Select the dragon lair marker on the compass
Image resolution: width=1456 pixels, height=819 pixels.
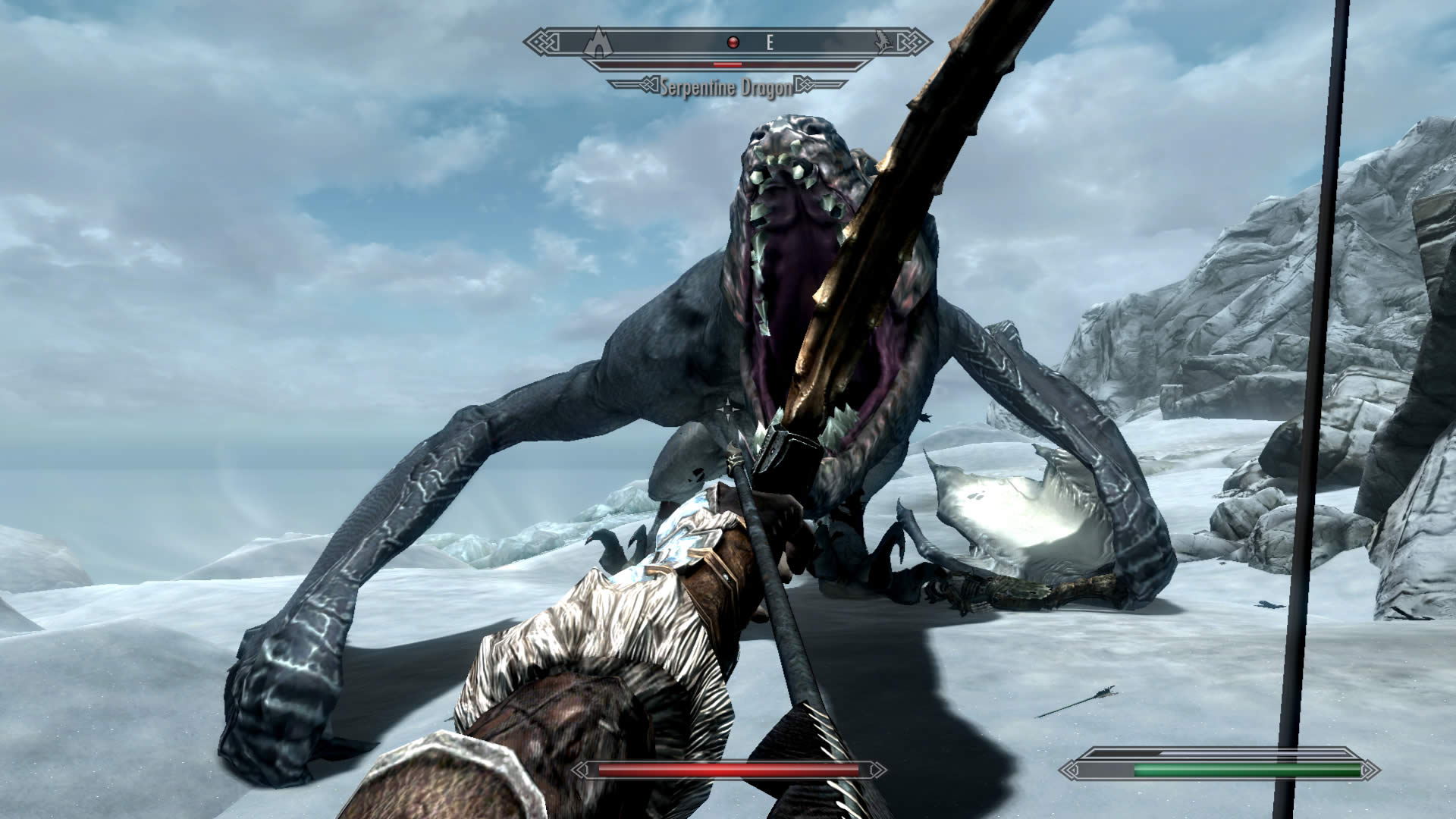[x=884, y=43]
